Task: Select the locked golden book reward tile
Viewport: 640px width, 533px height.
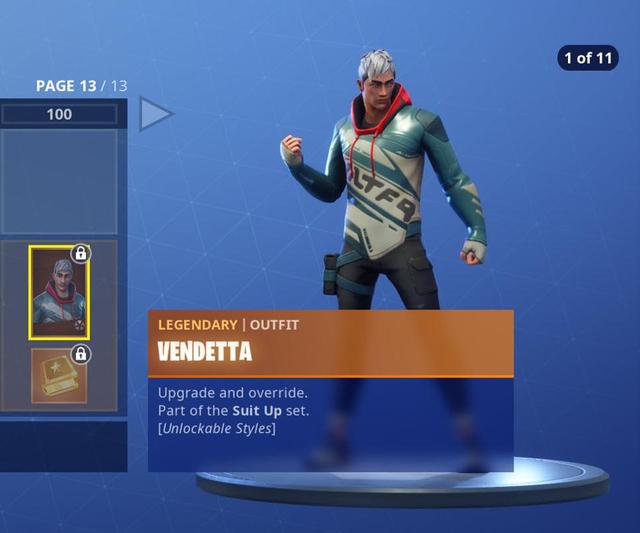Action: click(x=59, y=375)
